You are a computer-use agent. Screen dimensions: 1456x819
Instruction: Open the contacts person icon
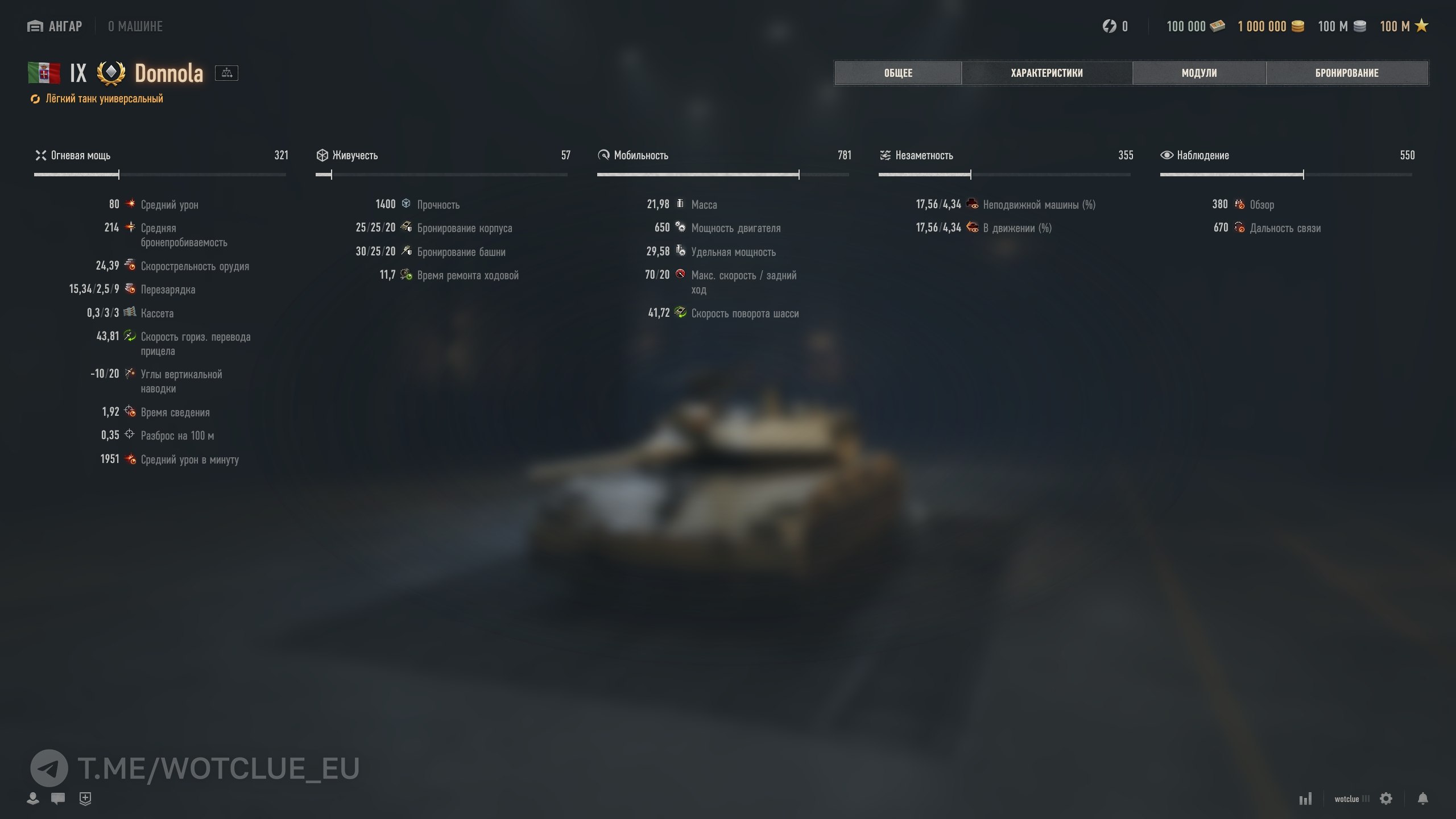[x=33, y=799]
